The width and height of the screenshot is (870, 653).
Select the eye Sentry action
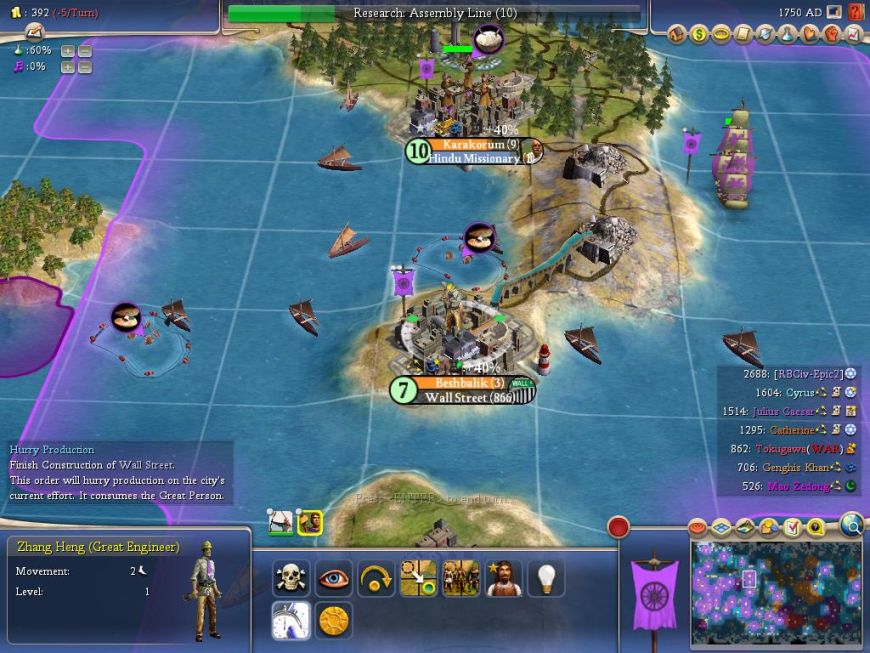tap(334, 578)
